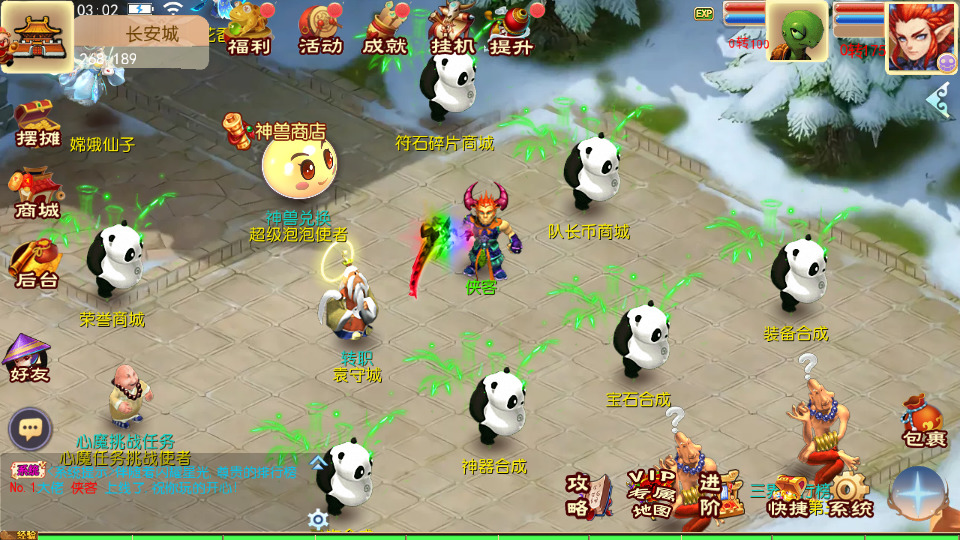The image size is (960, 540).
Task: Open the 活动 events menu
Action: point(320,30)
